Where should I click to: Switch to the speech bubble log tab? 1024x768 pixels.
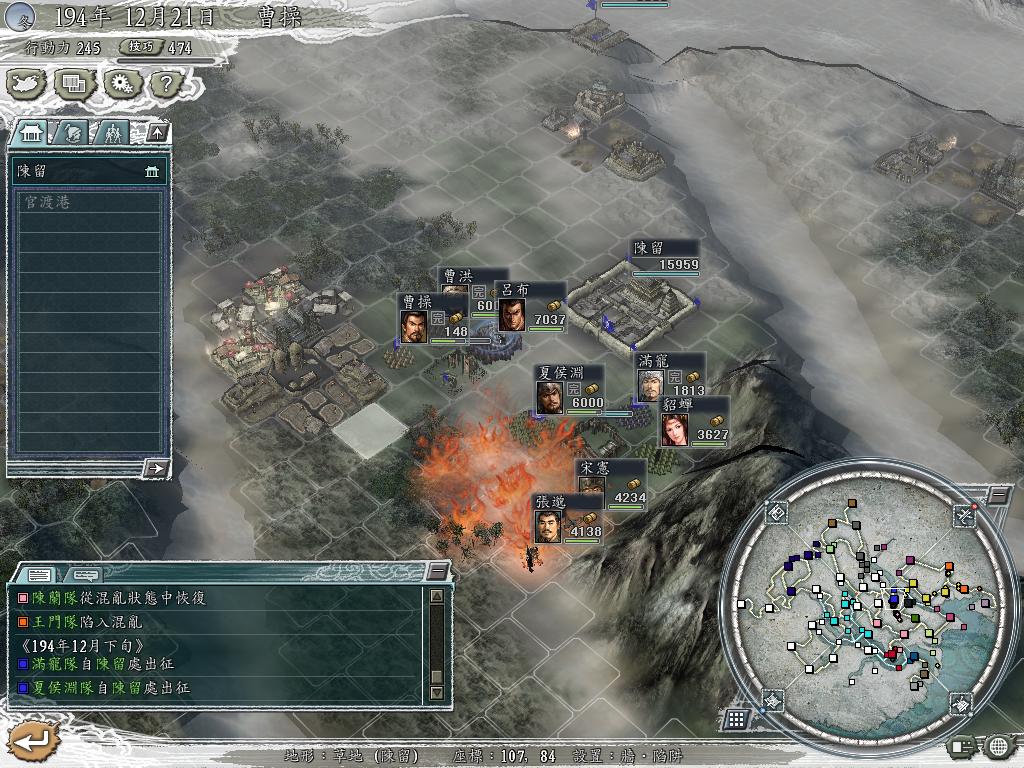[84, 574]
